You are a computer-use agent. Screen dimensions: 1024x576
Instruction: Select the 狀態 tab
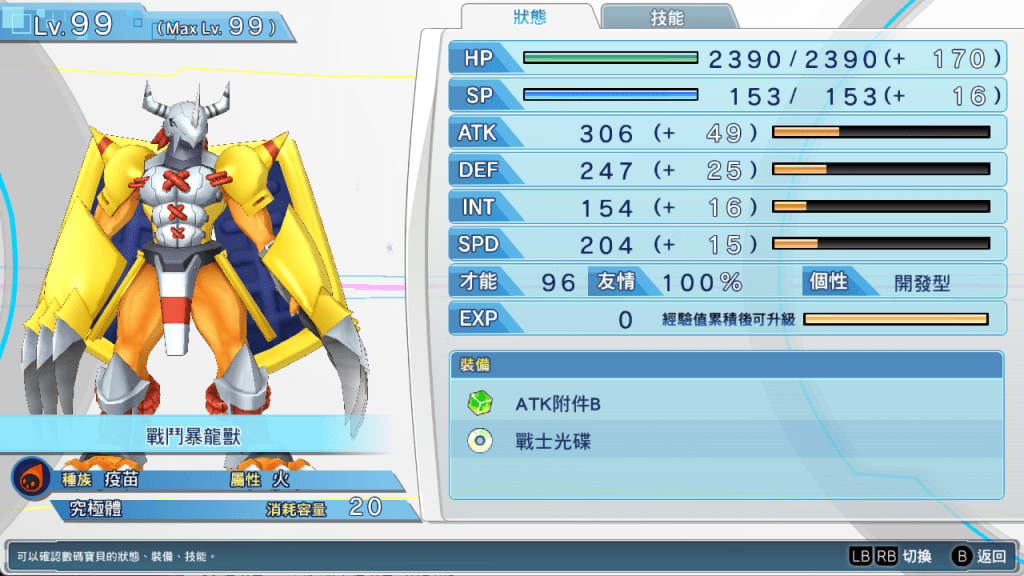(x=530, y=17)
